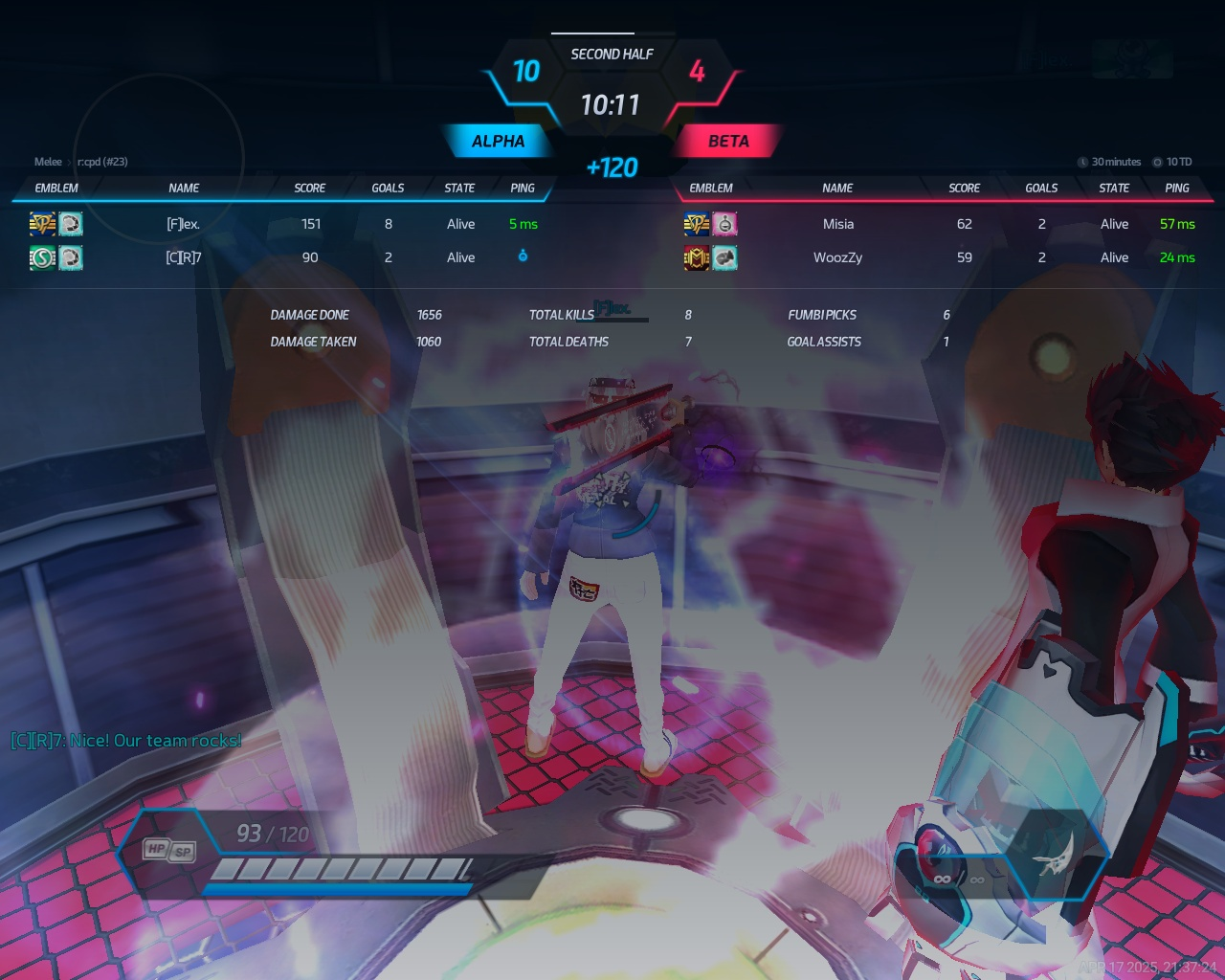Choose Misia's row on Beta team
This screenshot has width=1225, height=980.
(837, 224)
